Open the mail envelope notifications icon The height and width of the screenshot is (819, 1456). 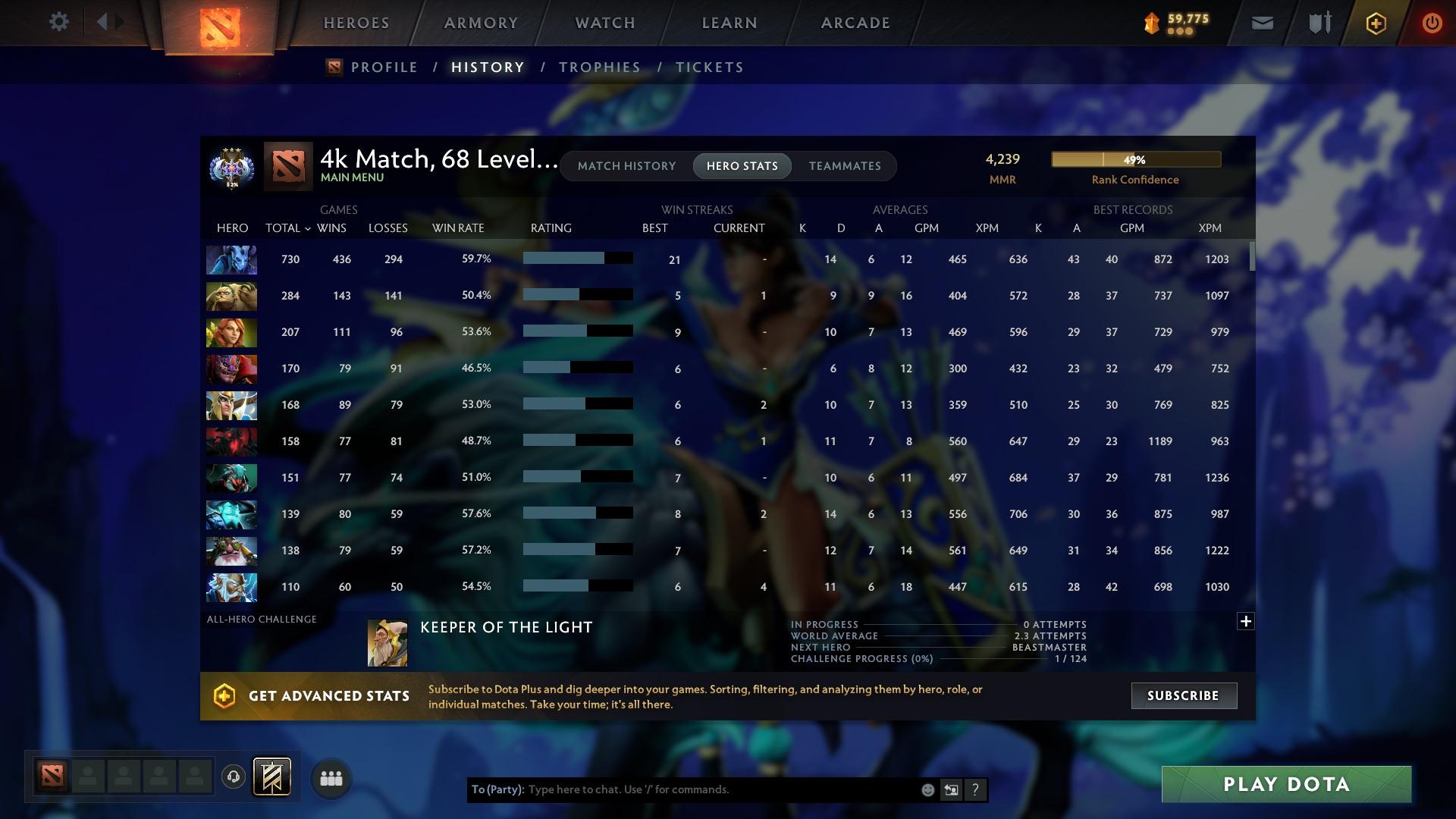(1261, 22)
